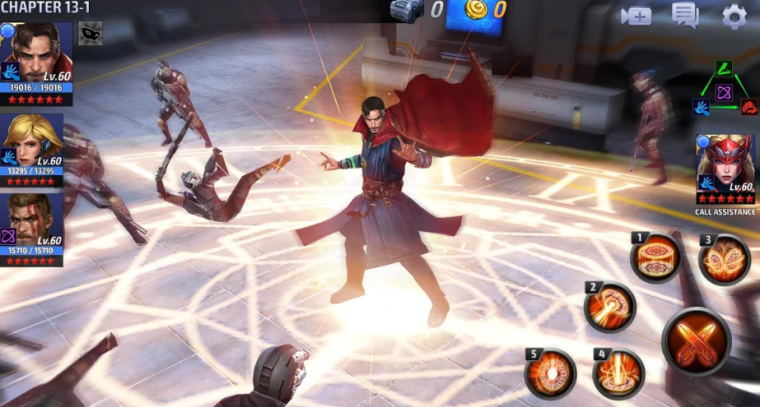The height and width of the screenshot is (407, 760).
Task: Hit the large basic attack button
Action: 697,341
